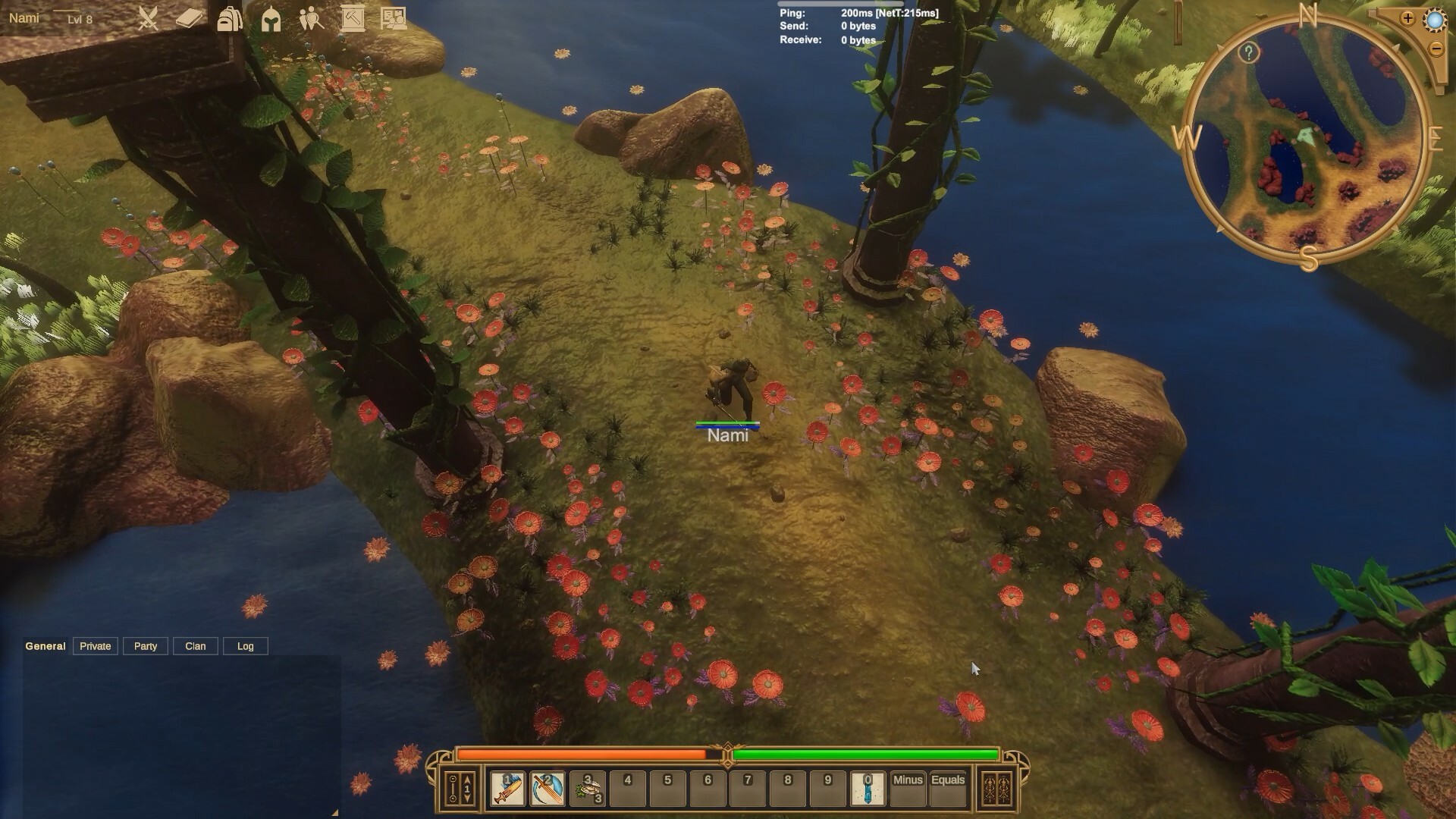Step up to the next hotbar page
Screen dimensions: 1456x819
pos(466,778)
